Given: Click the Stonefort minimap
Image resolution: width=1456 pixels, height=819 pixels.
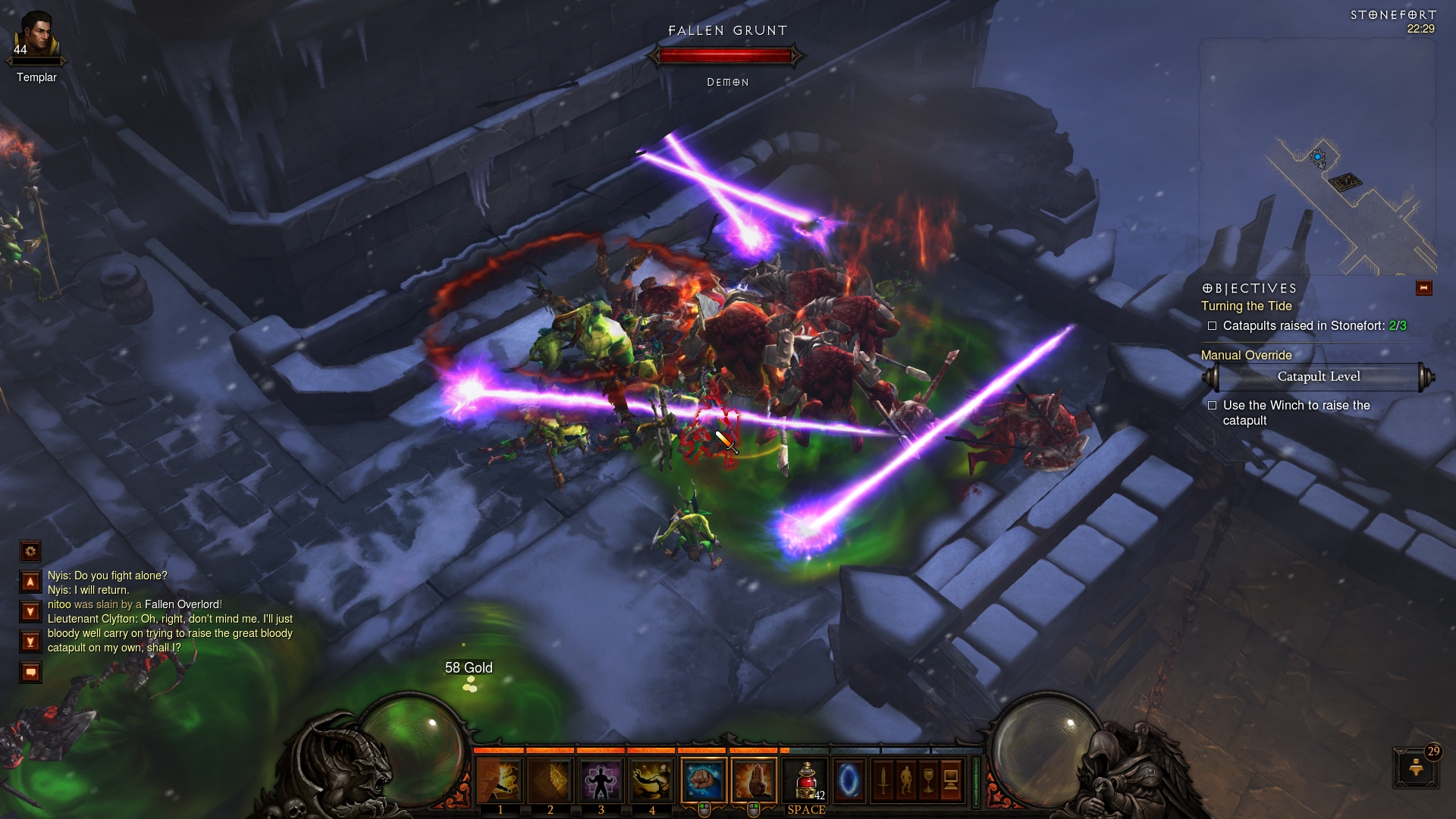Looking at the screenshot, I should (1317, 159).
